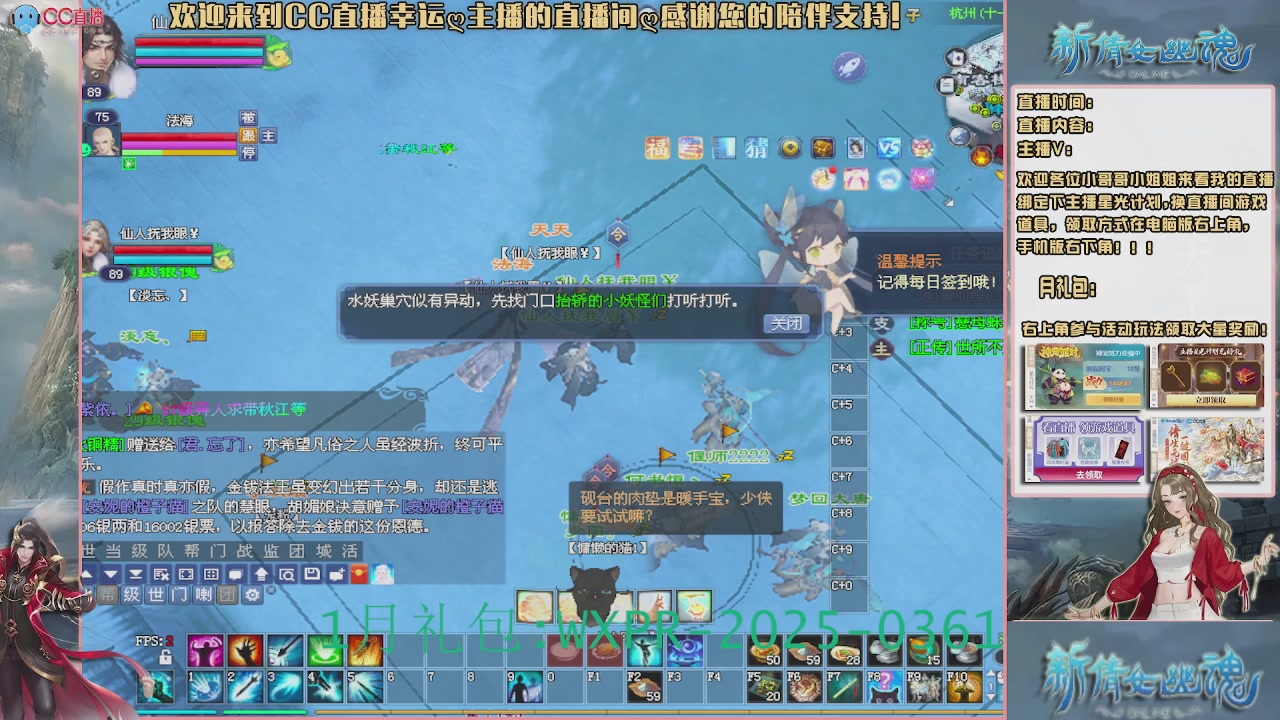Viewport: 1280px width, 720px height.
Task: Select the purple skill on the hotbar
Action: pos(207,651)
